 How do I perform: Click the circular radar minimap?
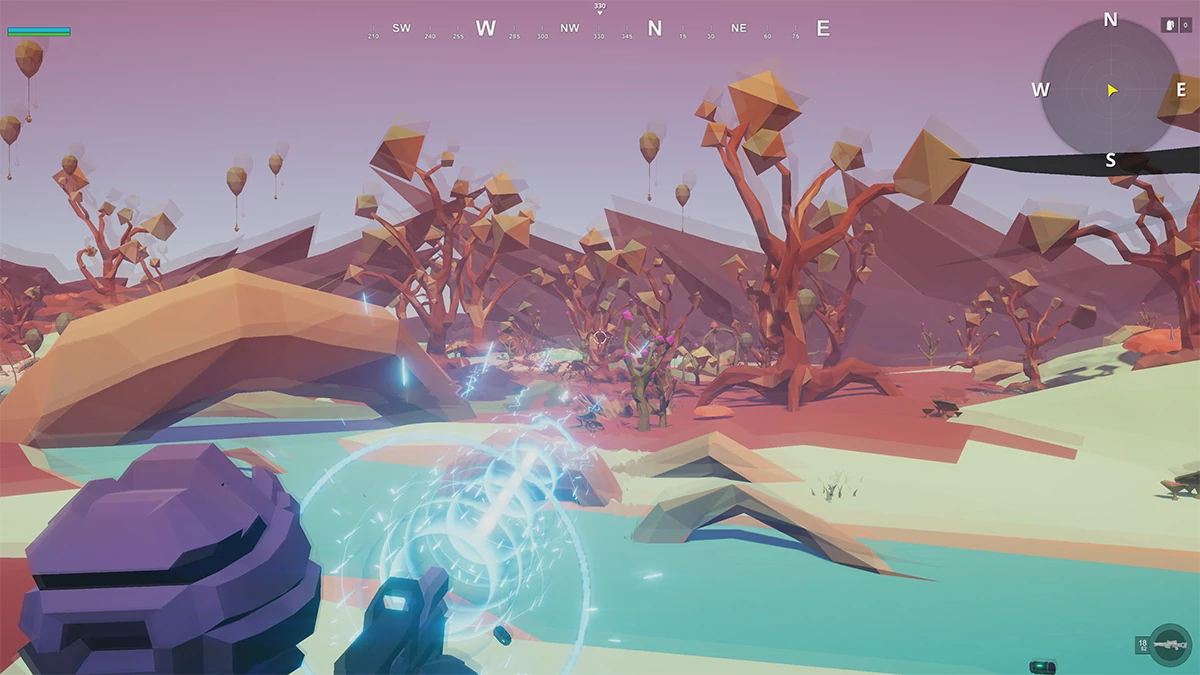[1110, 90]
